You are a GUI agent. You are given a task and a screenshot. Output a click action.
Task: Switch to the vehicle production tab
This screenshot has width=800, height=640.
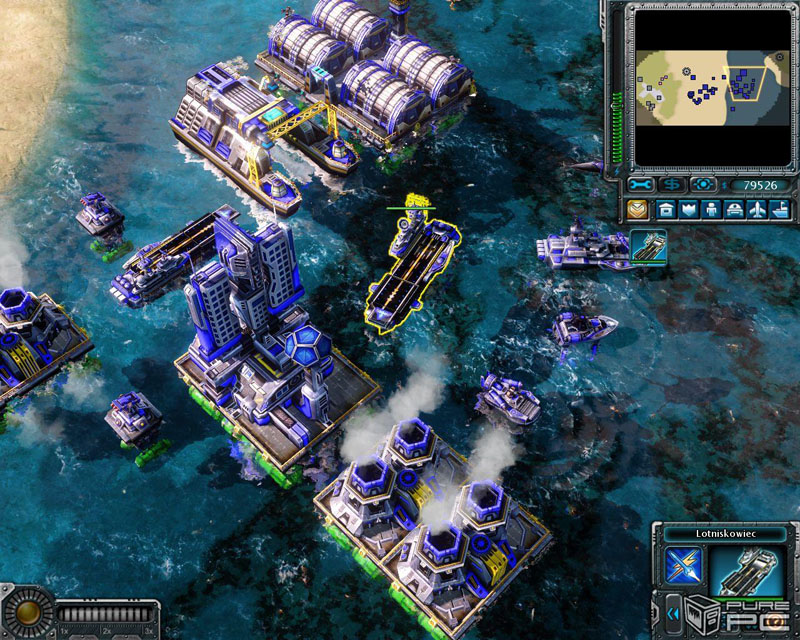pyautogui.click(x=735, y=210)
